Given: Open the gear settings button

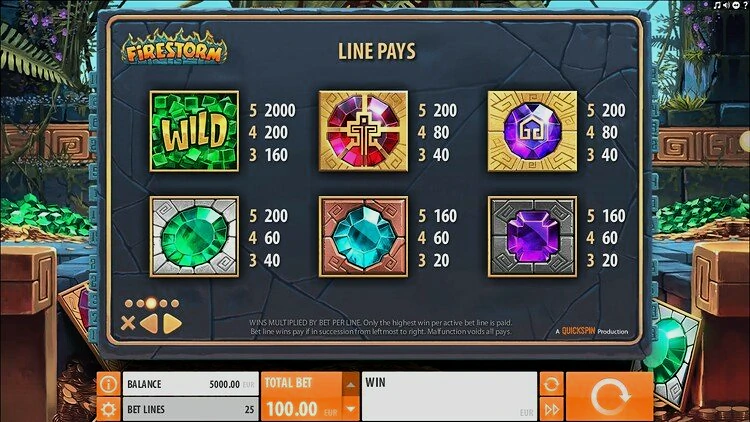Looking at the screenshot, I should pos(108,409).
